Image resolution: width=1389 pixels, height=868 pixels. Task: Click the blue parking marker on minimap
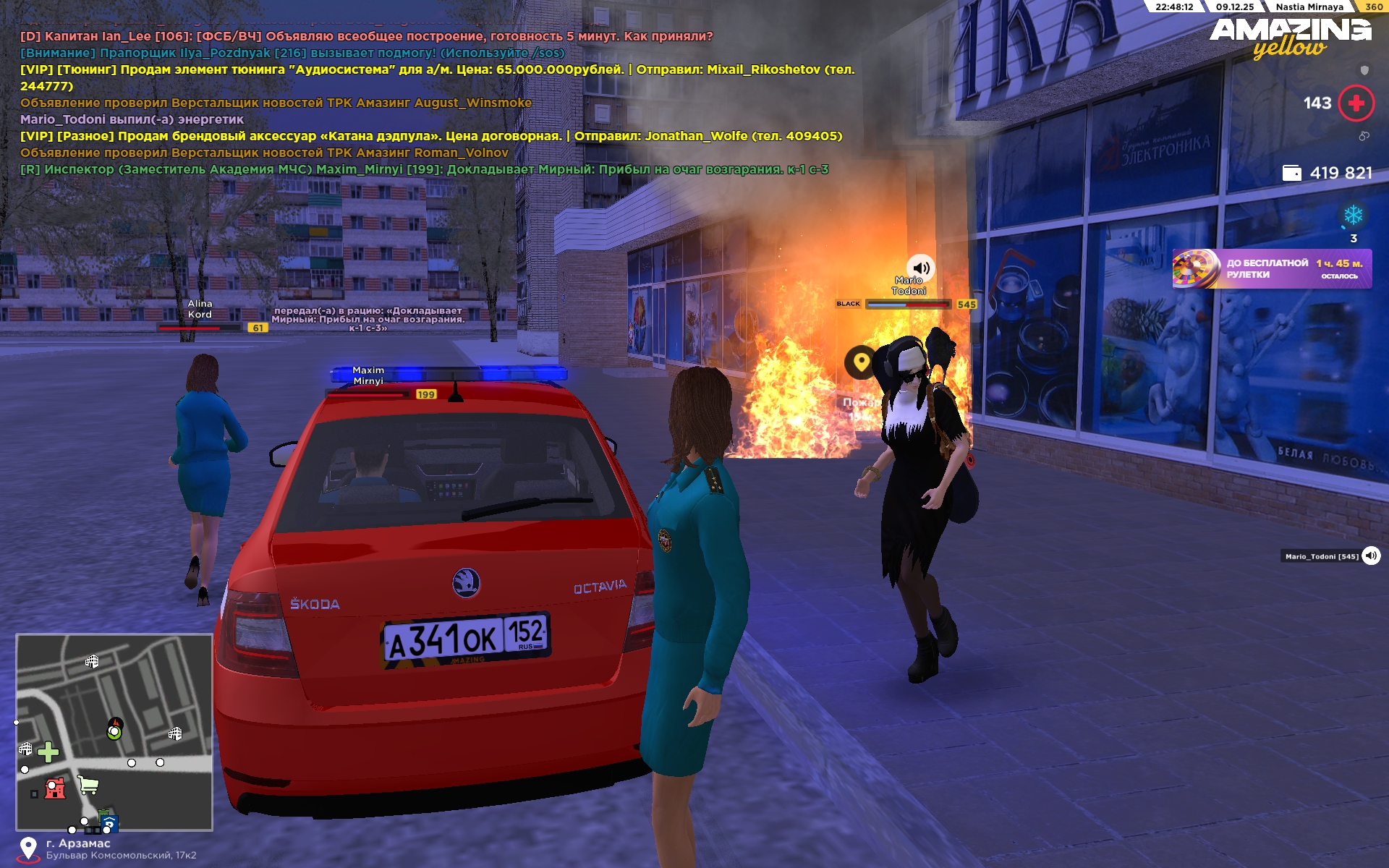click(x=109, y=824)
